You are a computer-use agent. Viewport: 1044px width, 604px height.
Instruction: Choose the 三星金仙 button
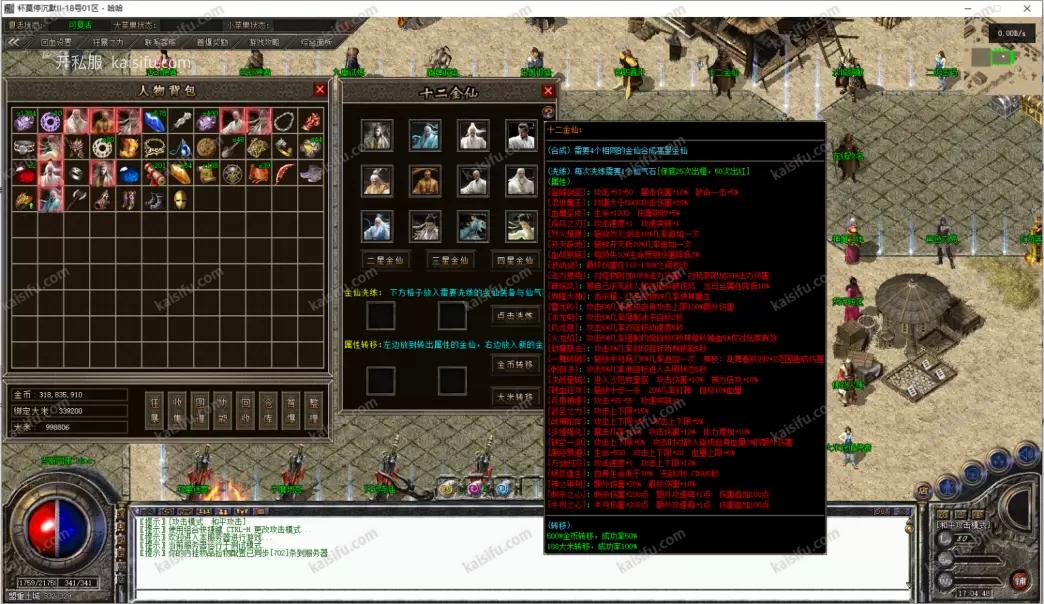tap(450, 261)
